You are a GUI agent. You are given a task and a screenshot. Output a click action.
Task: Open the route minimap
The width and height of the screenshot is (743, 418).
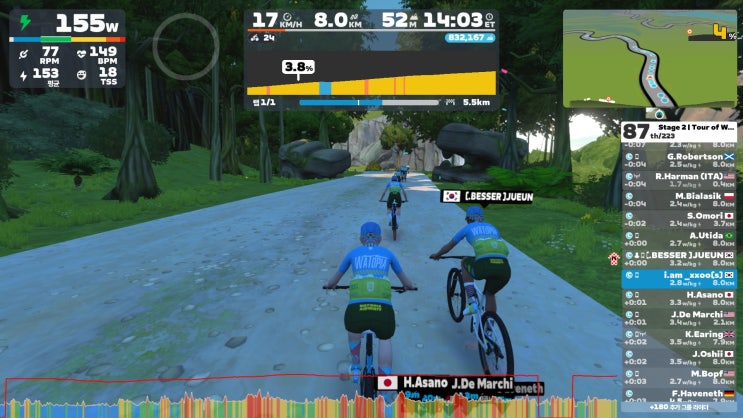650,58
